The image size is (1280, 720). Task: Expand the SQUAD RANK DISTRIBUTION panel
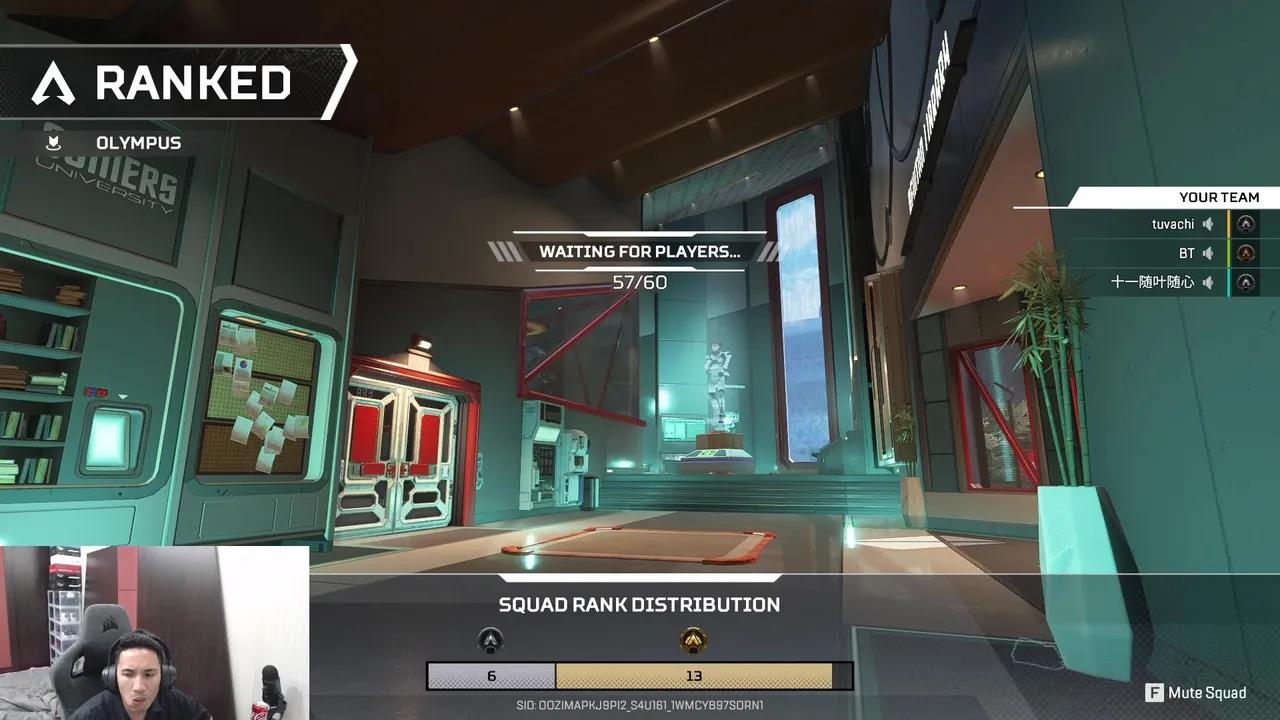[640, 604]
